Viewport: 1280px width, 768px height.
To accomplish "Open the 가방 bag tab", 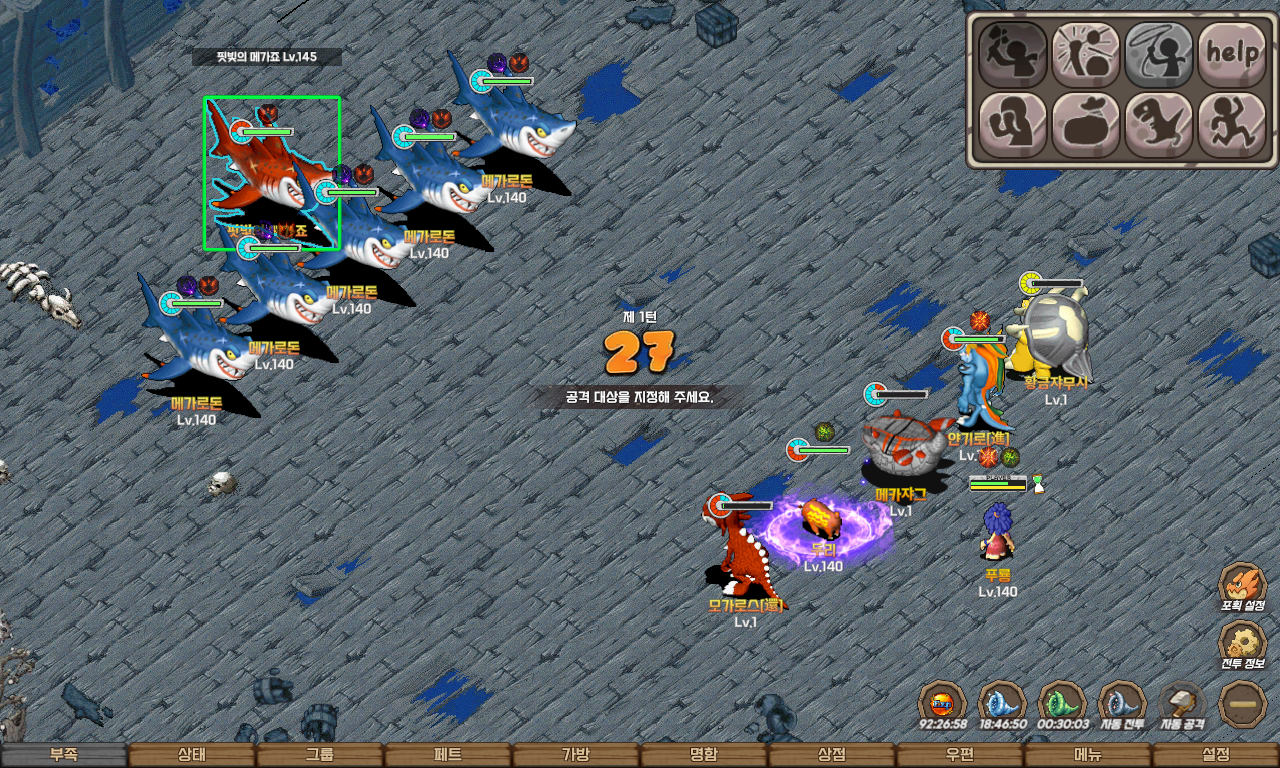I will (576, 755).
